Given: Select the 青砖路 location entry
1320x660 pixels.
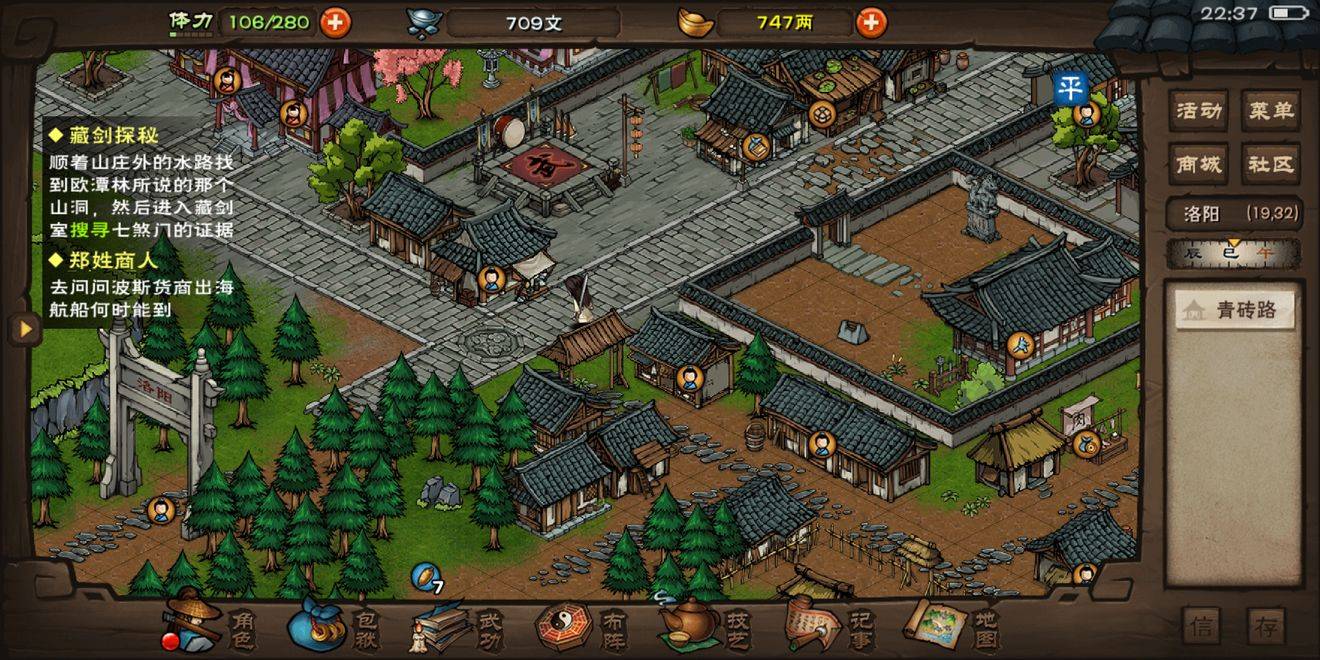Looking at the screenshot, I should click(1234, 311).
